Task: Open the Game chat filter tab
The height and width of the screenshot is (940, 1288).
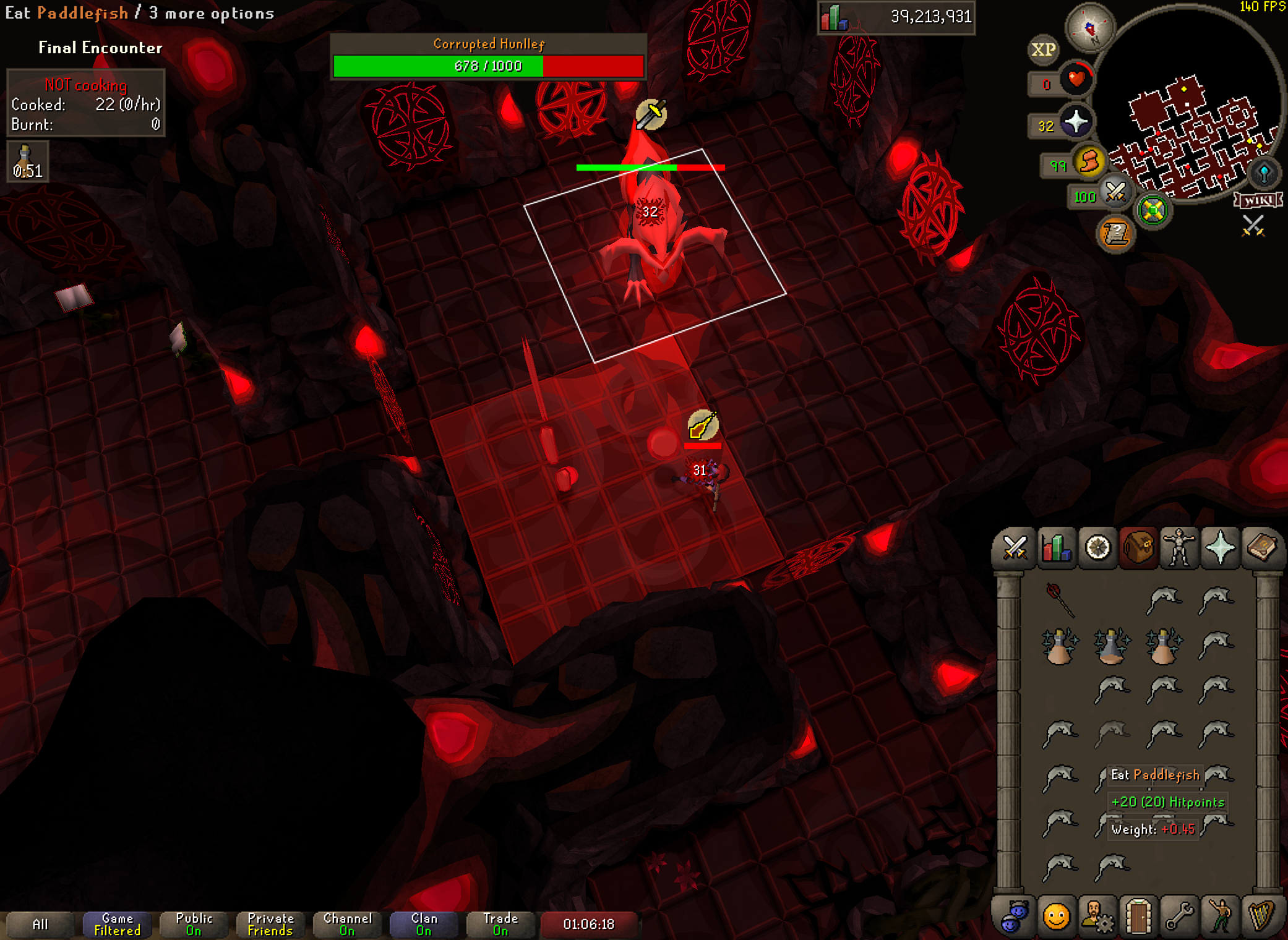Action: point(117,925)
